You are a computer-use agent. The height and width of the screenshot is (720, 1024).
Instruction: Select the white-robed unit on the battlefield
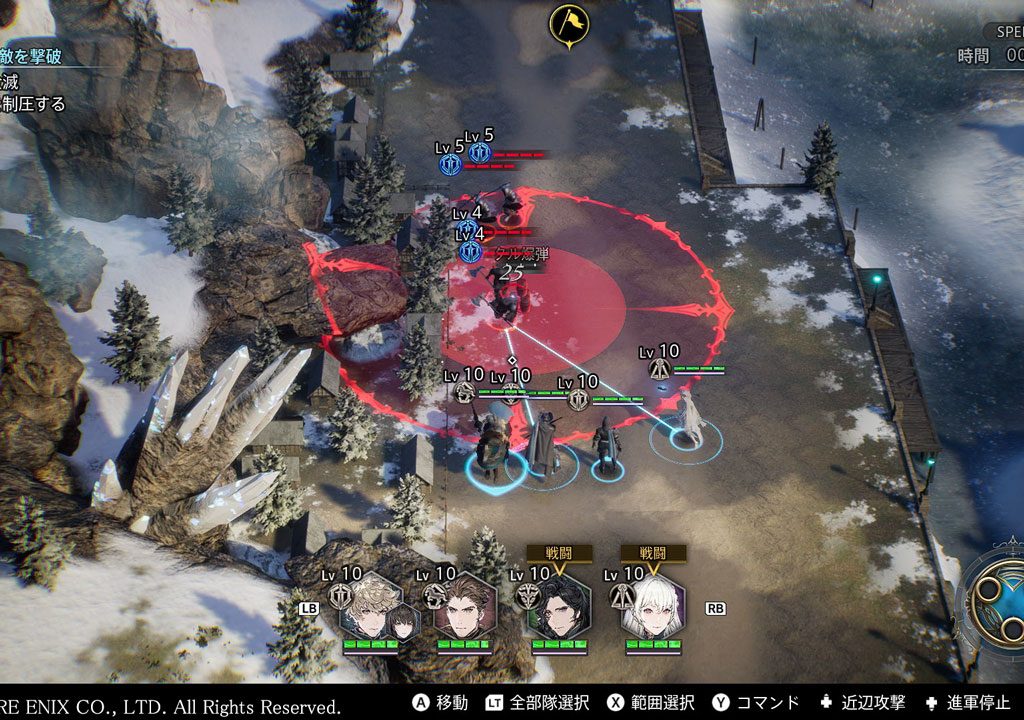coord(687,420)
